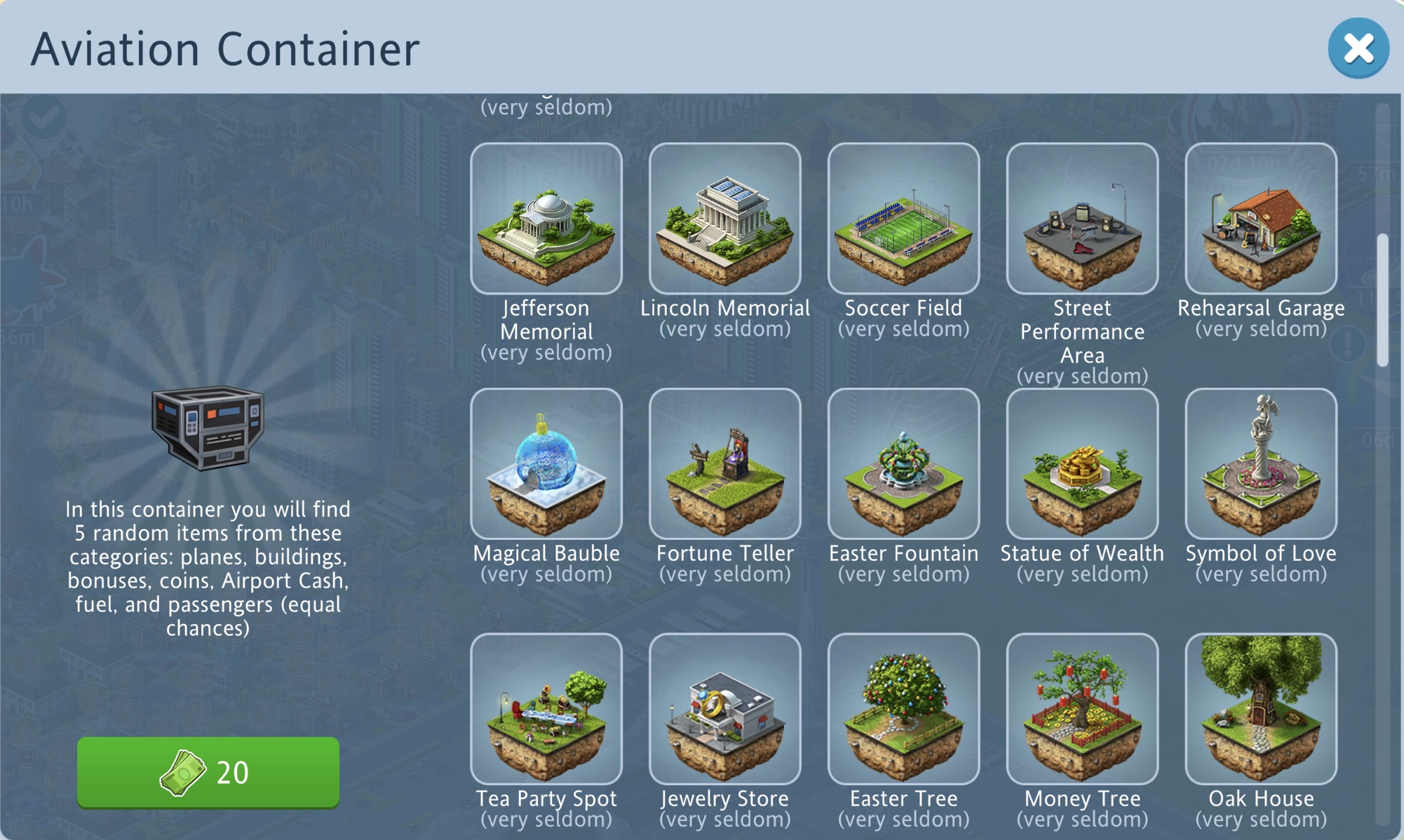Choose the Lincoln Memorial building tile
The image size is (1404, 840).
coord(724,219)
